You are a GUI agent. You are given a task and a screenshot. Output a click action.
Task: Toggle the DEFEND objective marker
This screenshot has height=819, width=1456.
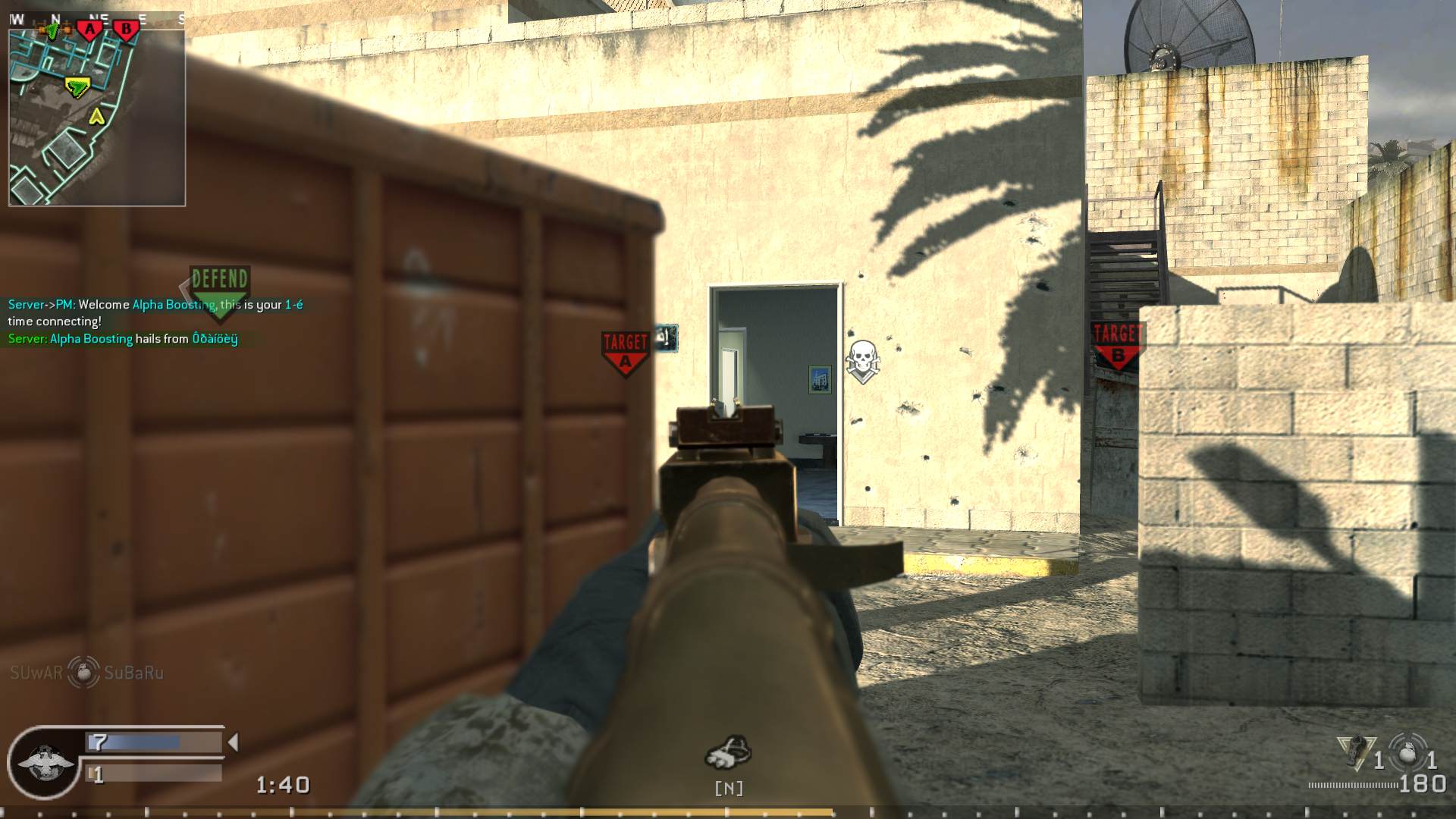coord(218,281)
